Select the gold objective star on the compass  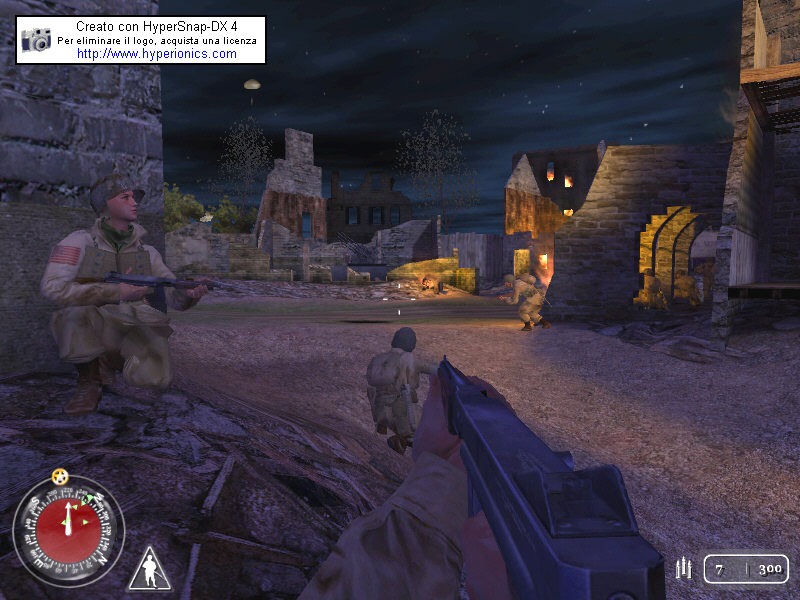tap(60, 476)
